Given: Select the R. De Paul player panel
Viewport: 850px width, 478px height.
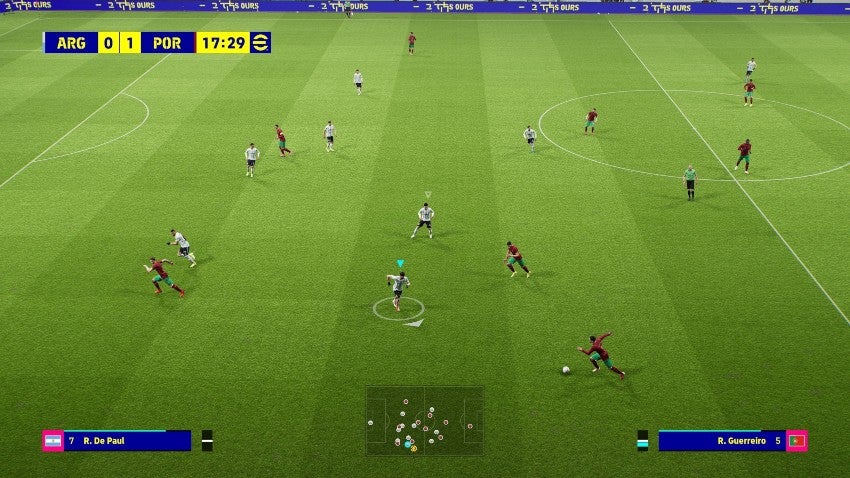Looking at the screenshot, I should pos(127,441).
